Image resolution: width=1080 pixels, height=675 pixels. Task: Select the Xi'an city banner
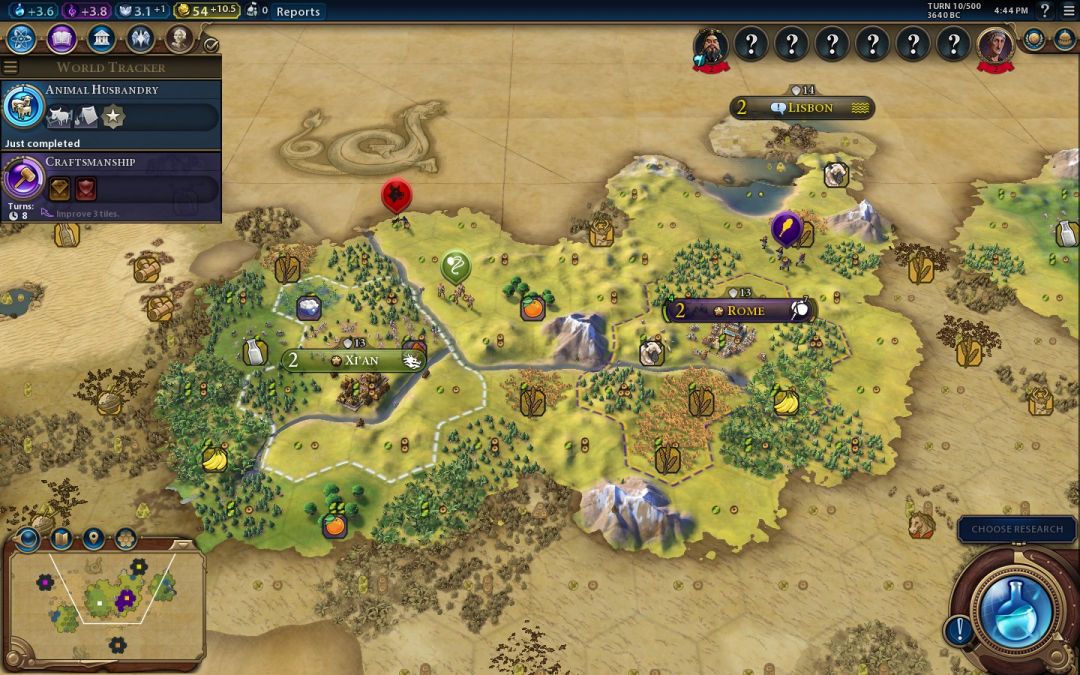(355, 360)
